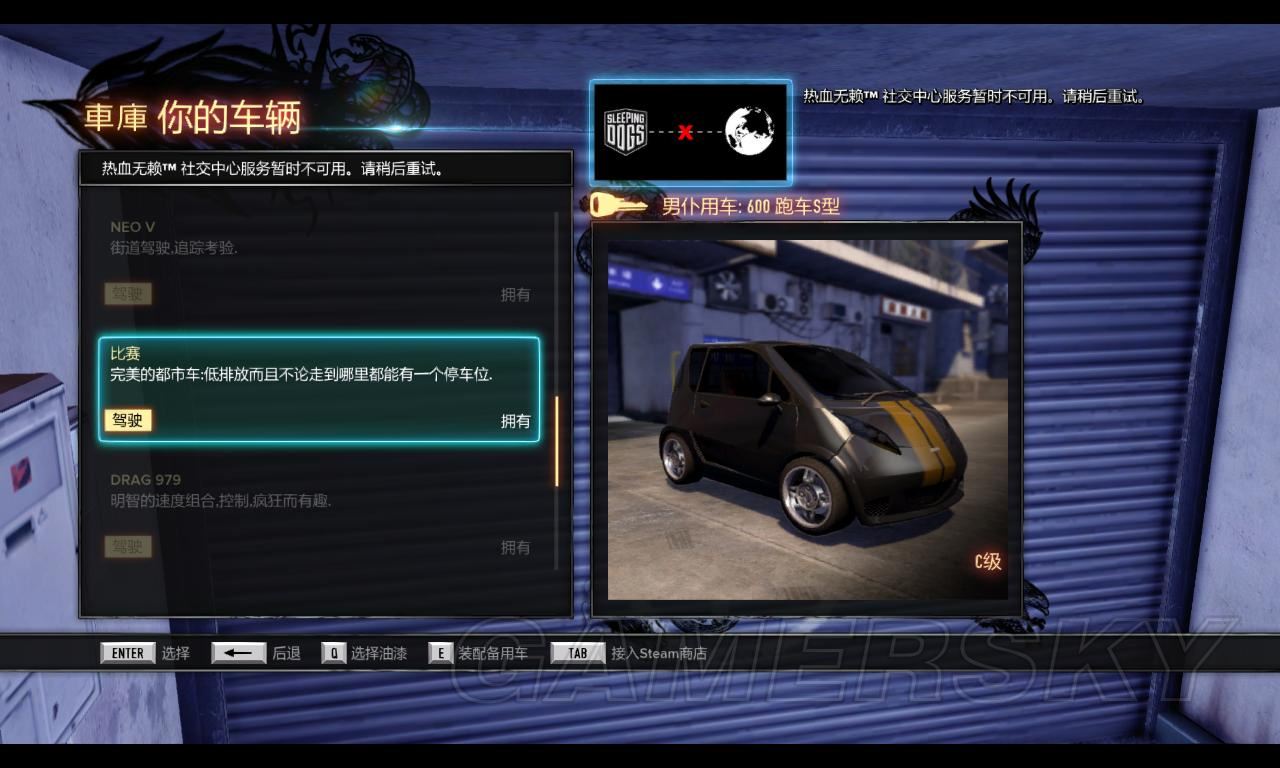Image resolution: width=1280 pixels, height=768 pixels.
Task: Open the Sleeping Dogs social hub panel
Action: pos(690,132)
